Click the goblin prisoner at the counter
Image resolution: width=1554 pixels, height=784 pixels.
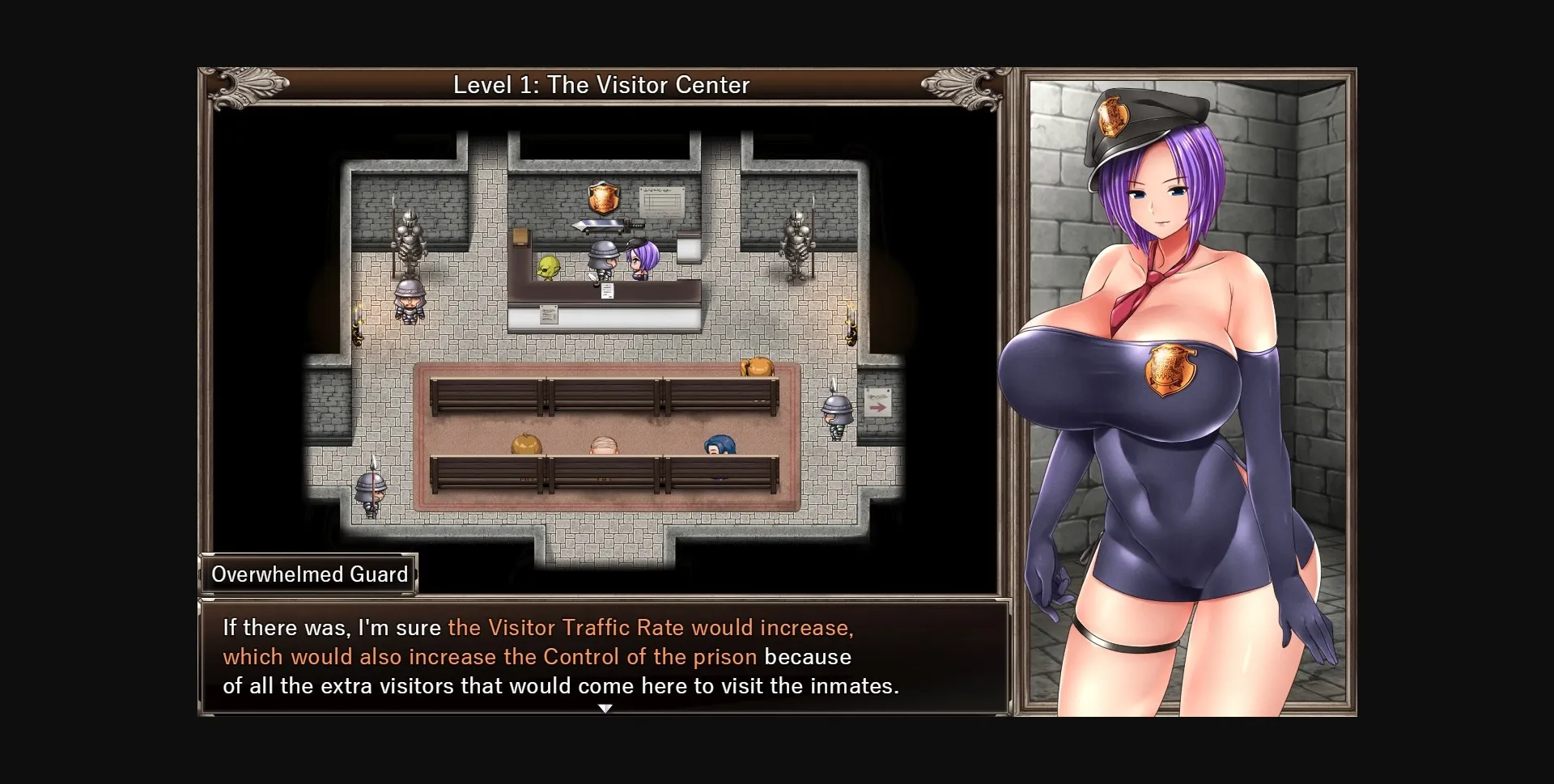click(x=547, y=265)
